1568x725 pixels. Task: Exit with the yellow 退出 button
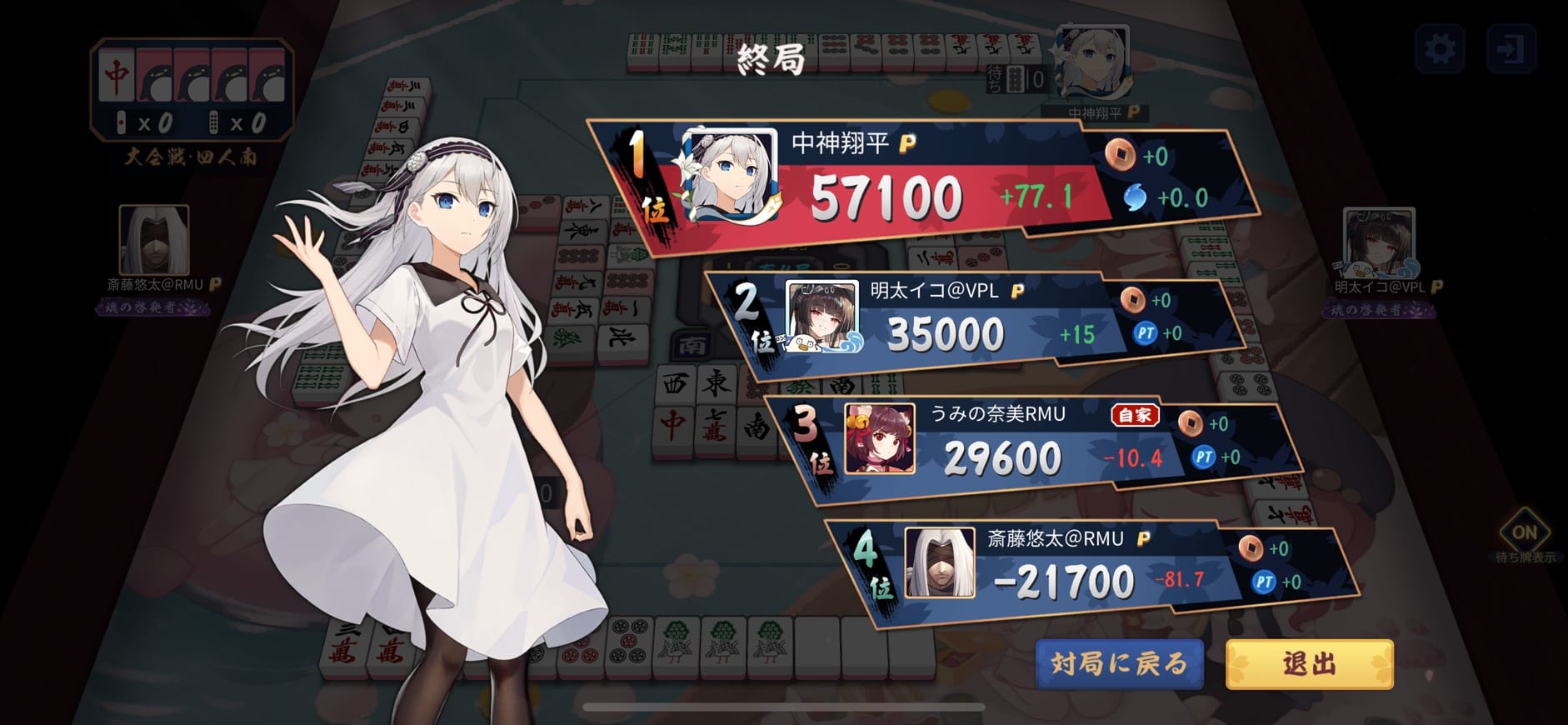pyautogui.click(x=1309, y=664)
